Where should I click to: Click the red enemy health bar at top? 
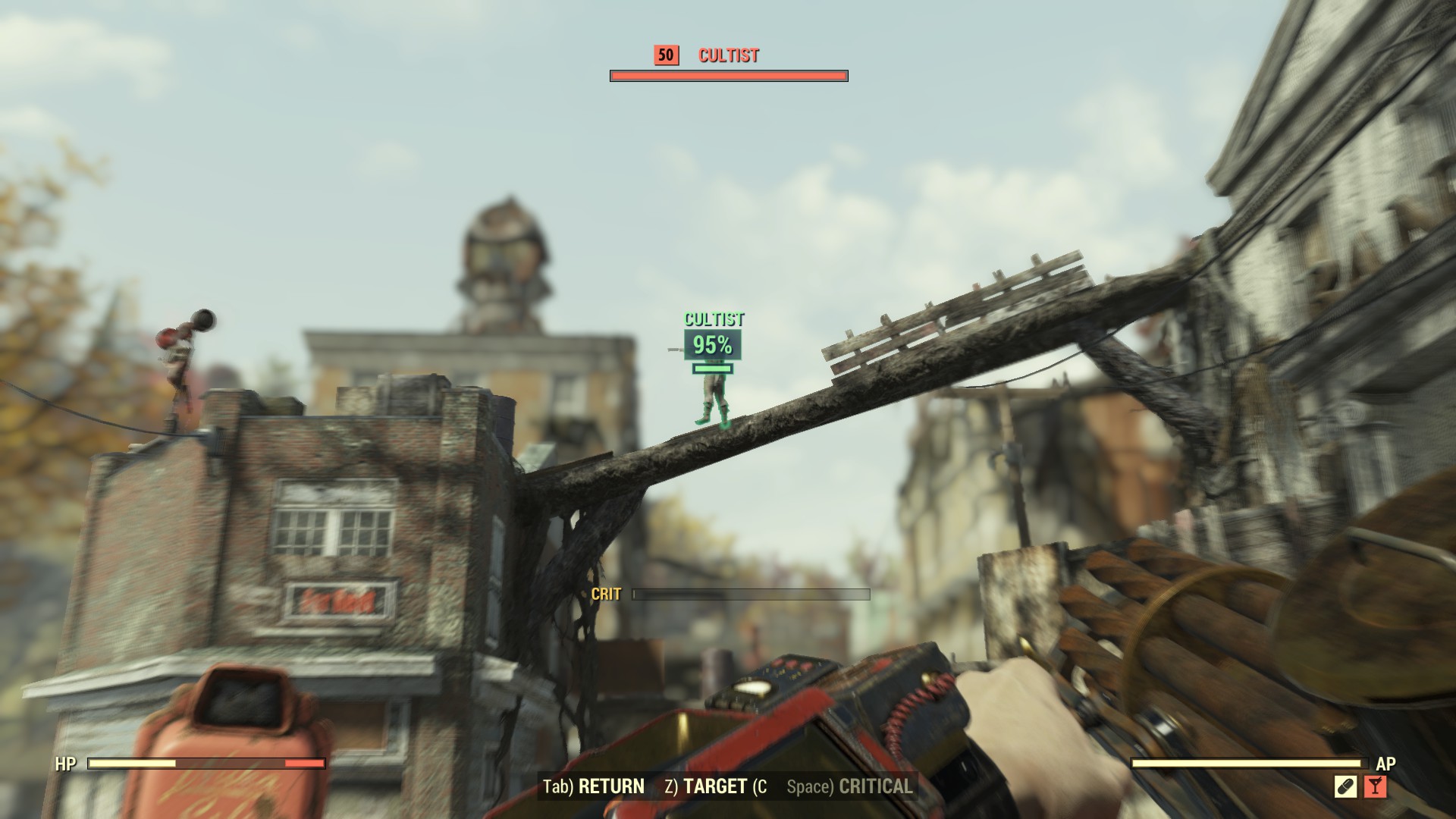[x=727, y=76]
